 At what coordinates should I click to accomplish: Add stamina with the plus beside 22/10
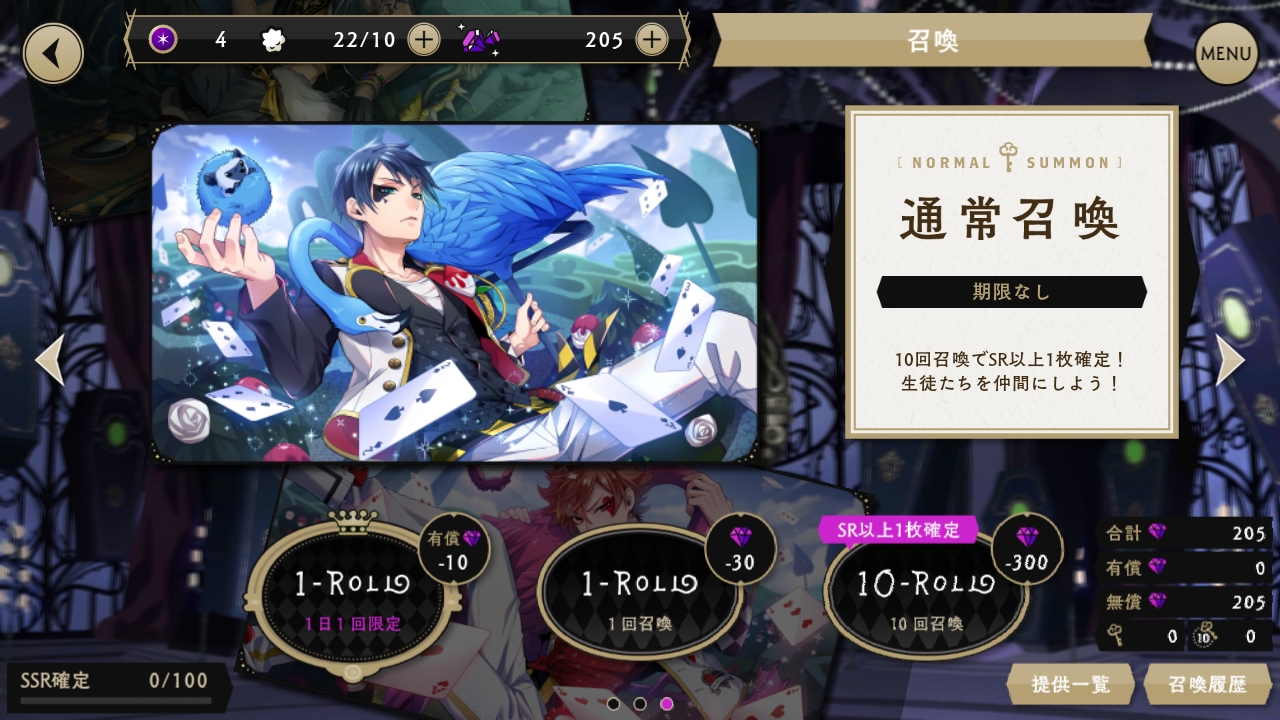coord(424,40)
